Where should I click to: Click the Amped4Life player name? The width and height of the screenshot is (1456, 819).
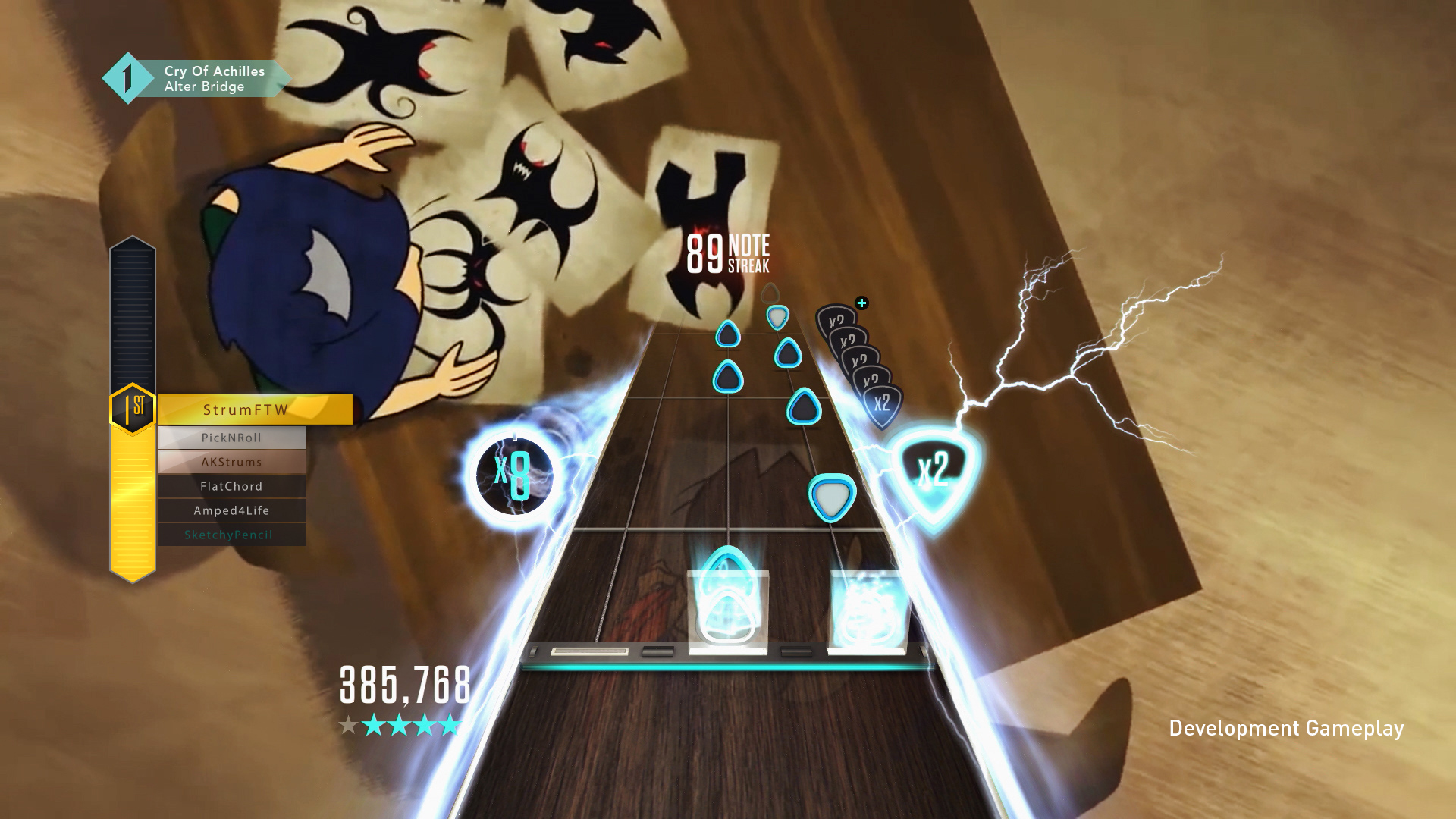(x=232, y=510)
